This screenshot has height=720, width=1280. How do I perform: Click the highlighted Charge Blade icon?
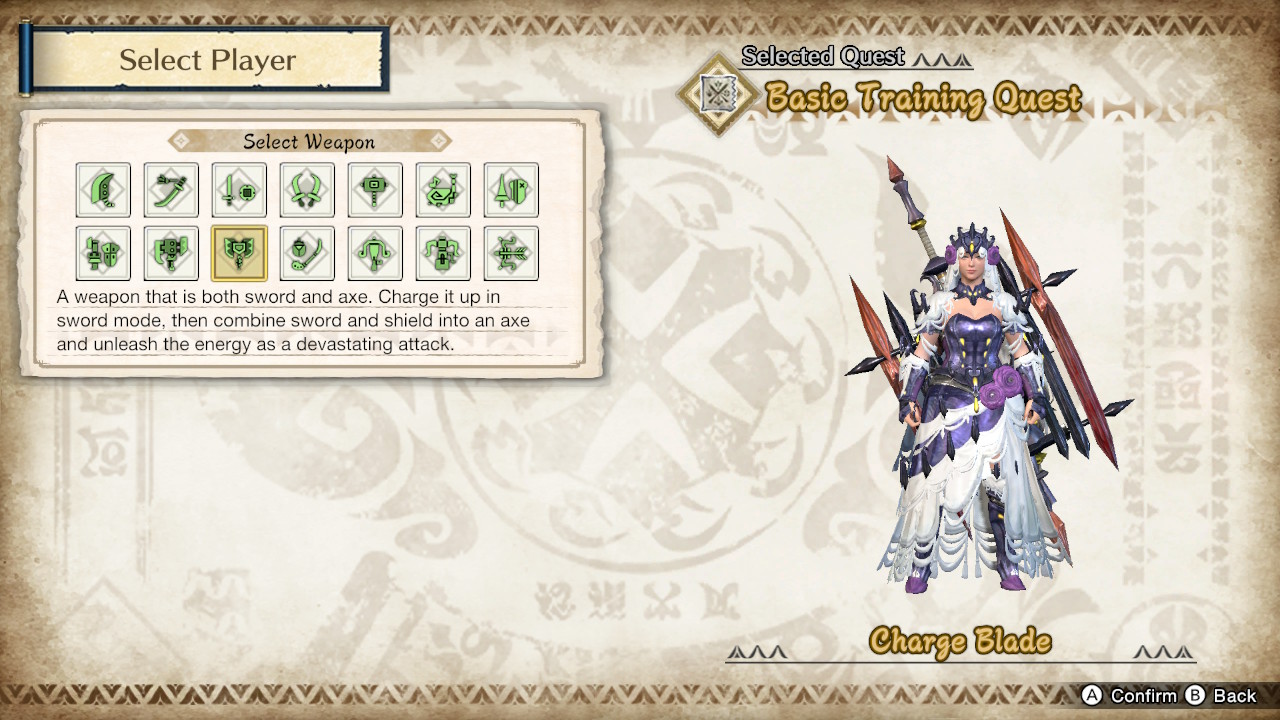click(x=239, y=252)
